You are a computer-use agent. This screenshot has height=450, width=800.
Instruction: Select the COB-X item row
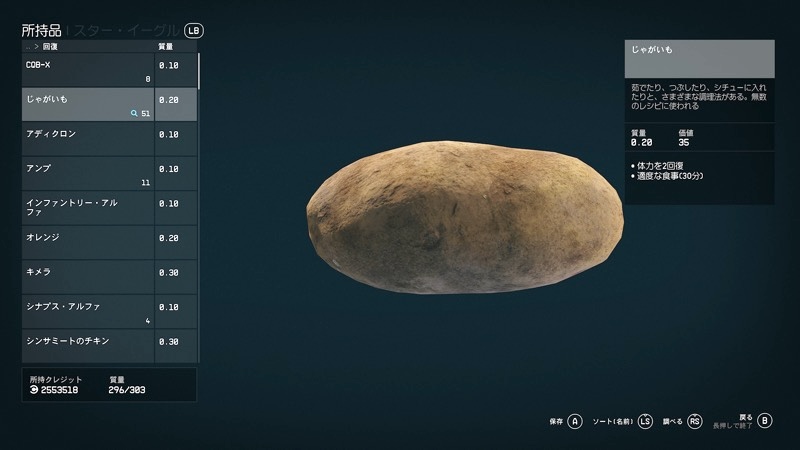click(x=88, y=70)
